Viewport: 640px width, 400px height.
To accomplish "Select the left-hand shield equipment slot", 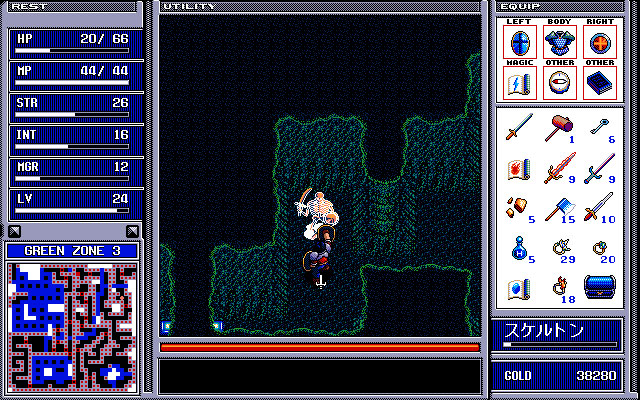I will click(x=519, y=43).
